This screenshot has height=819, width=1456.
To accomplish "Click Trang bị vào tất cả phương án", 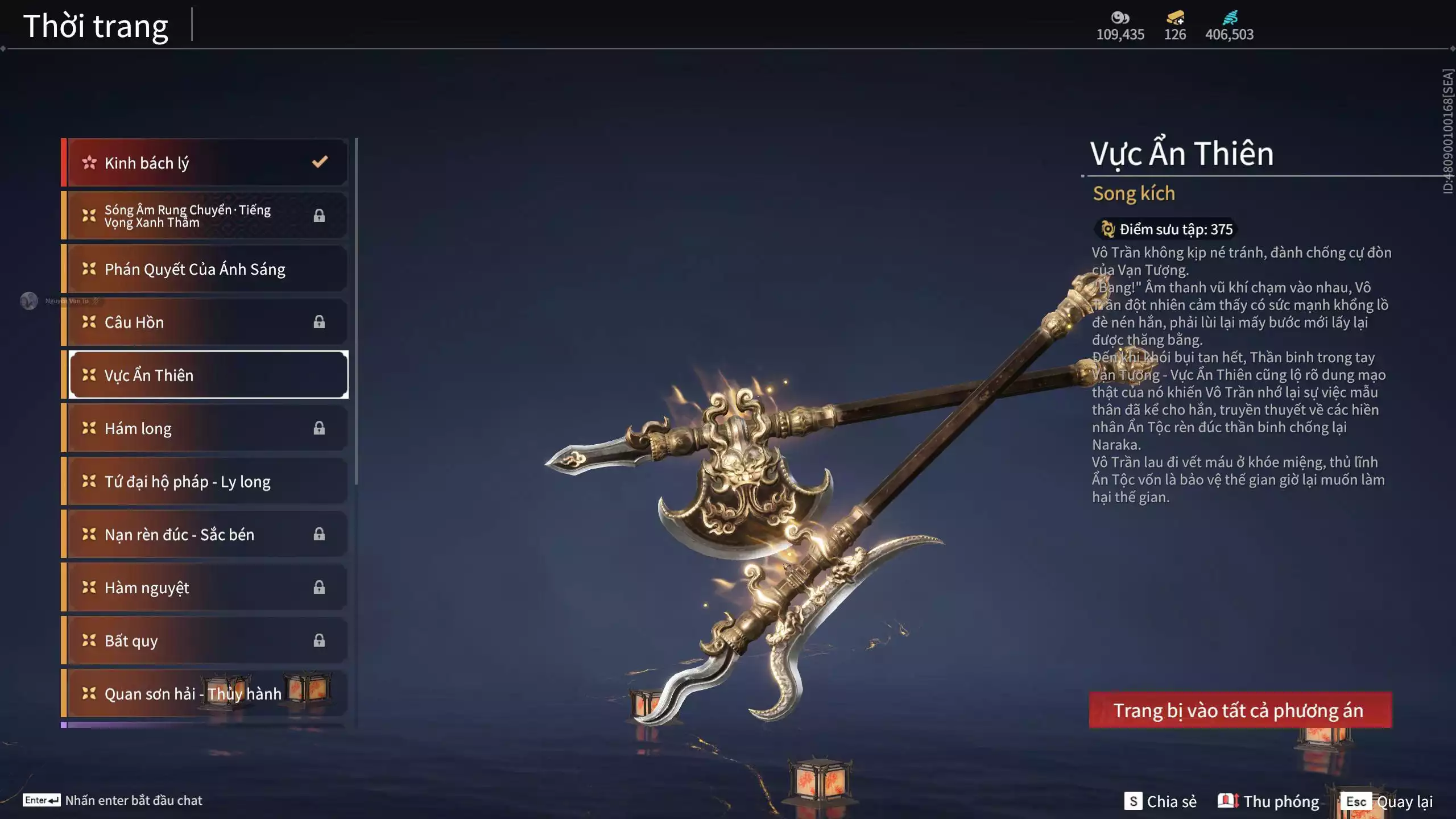I will (x=1240, y=710).
